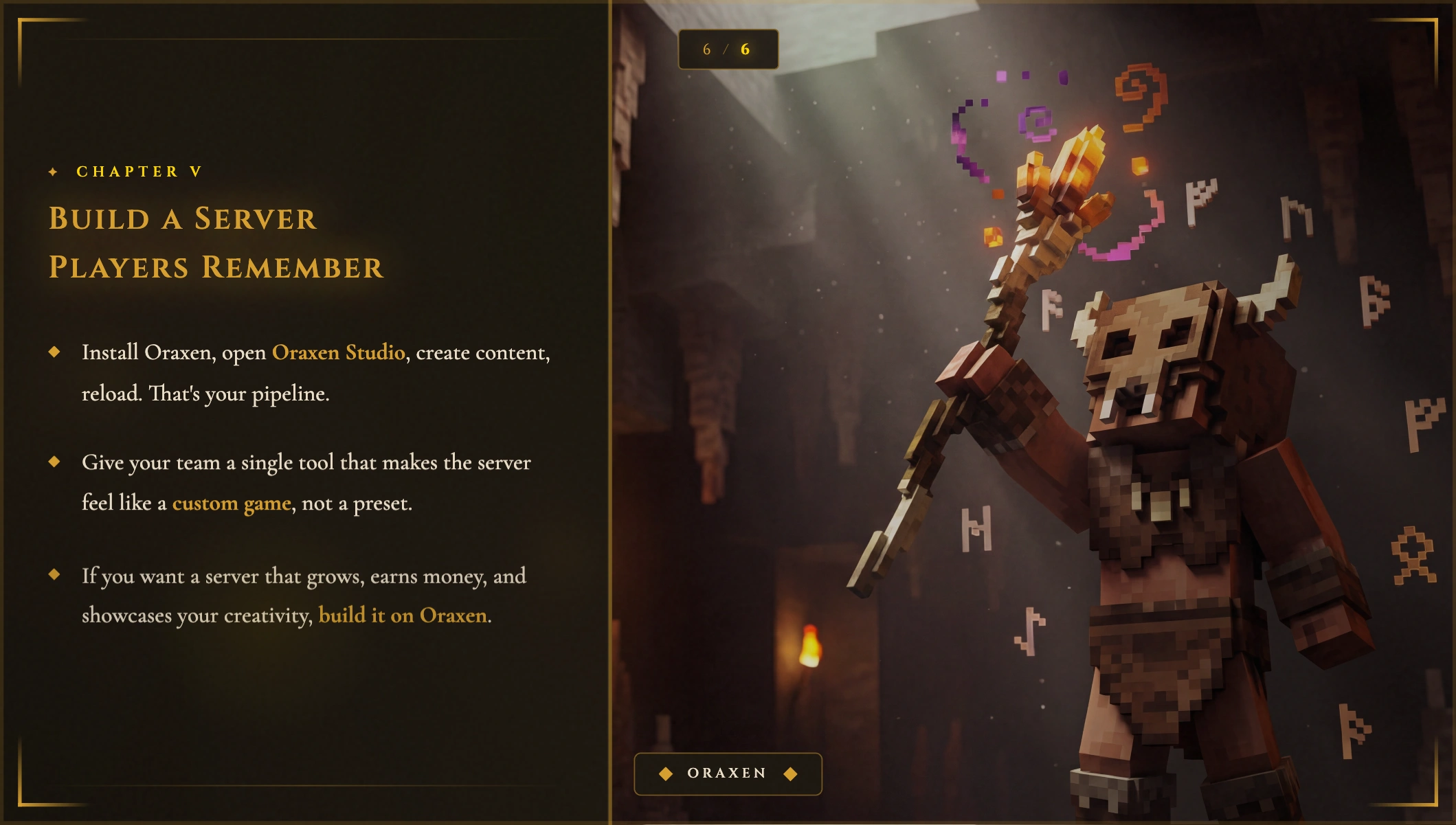Screen dimensions: 1456x825
Task: Click the ORAXEN badge button
Action: coord(728,773)
